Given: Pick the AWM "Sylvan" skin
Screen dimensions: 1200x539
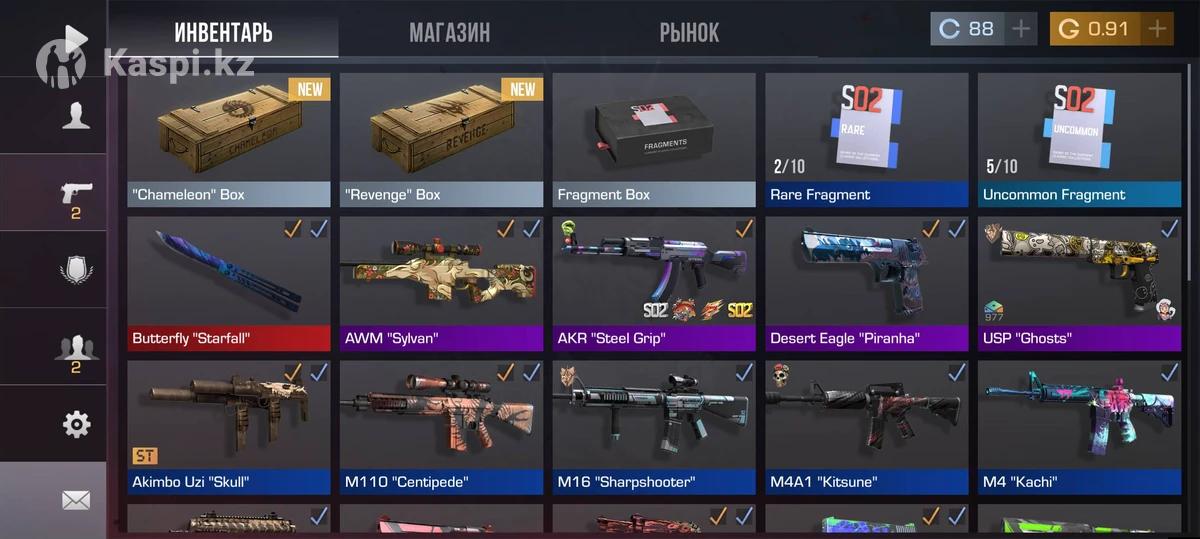Looking at the screenshot, I should pyautogui.click(x=441, y=282).
